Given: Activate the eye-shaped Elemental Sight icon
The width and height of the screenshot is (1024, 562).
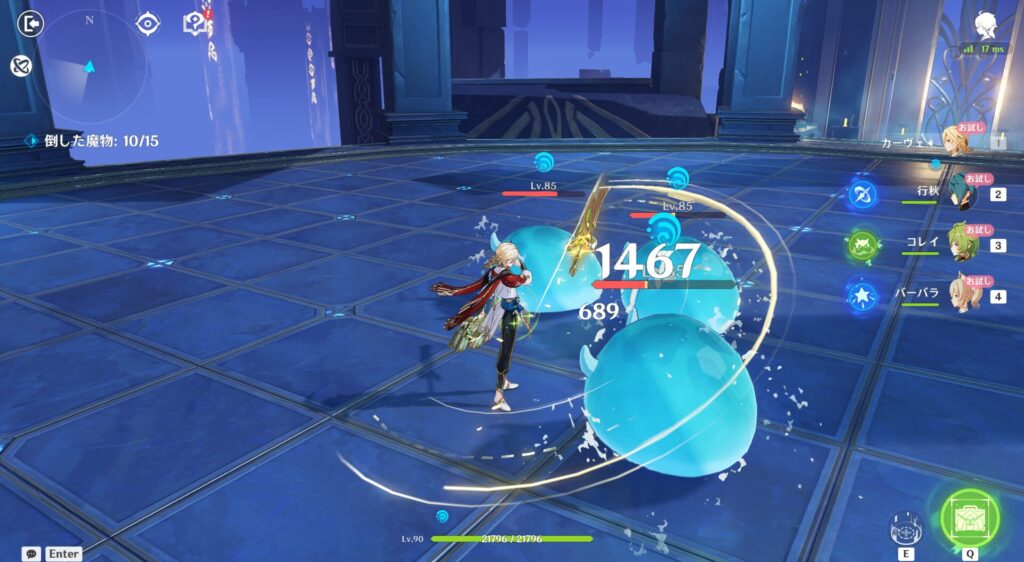Looking at the screenshot, I should 148,23.
